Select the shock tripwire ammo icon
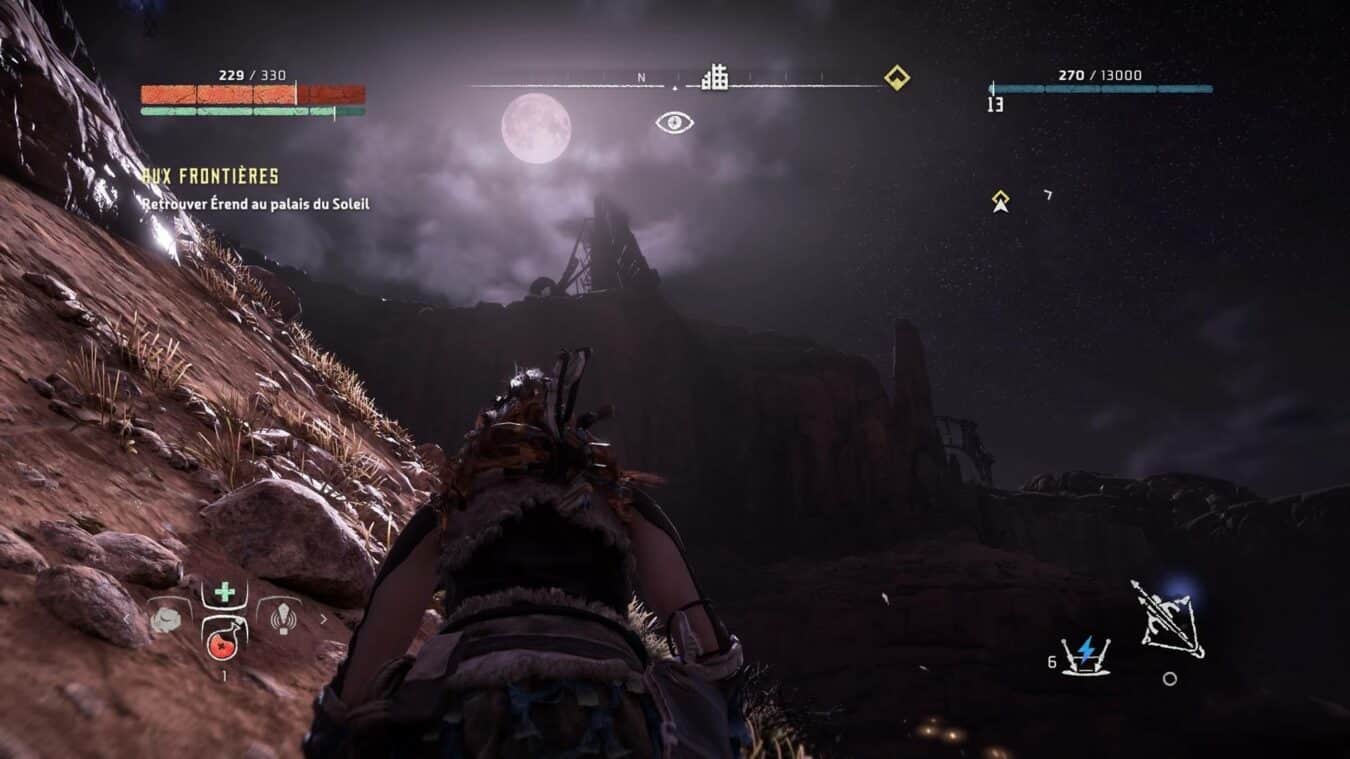This screenshot has width=1350, height=759. point(1085,655)
